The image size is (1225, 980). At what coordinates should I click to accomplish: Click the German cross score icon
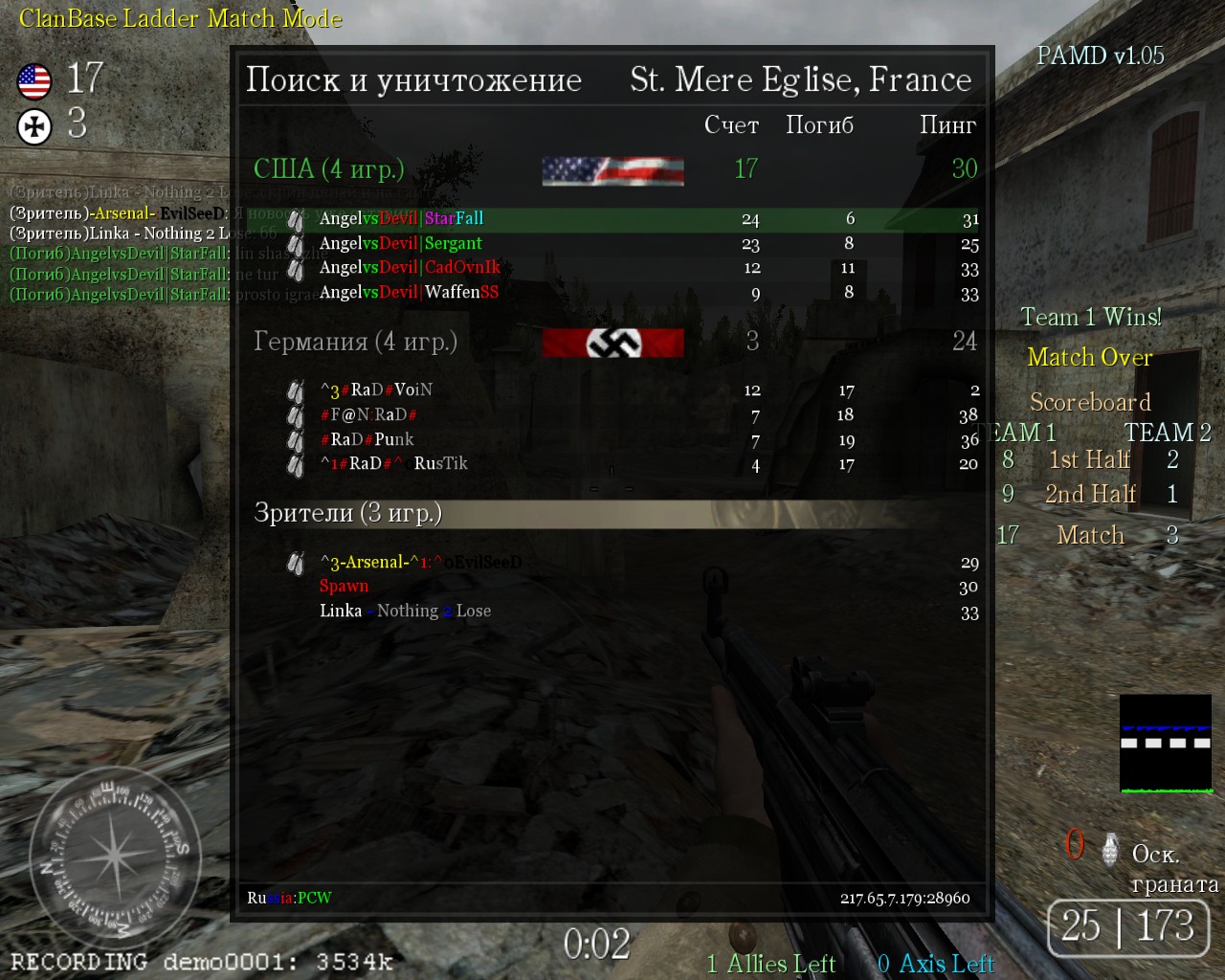click(34, 125)
